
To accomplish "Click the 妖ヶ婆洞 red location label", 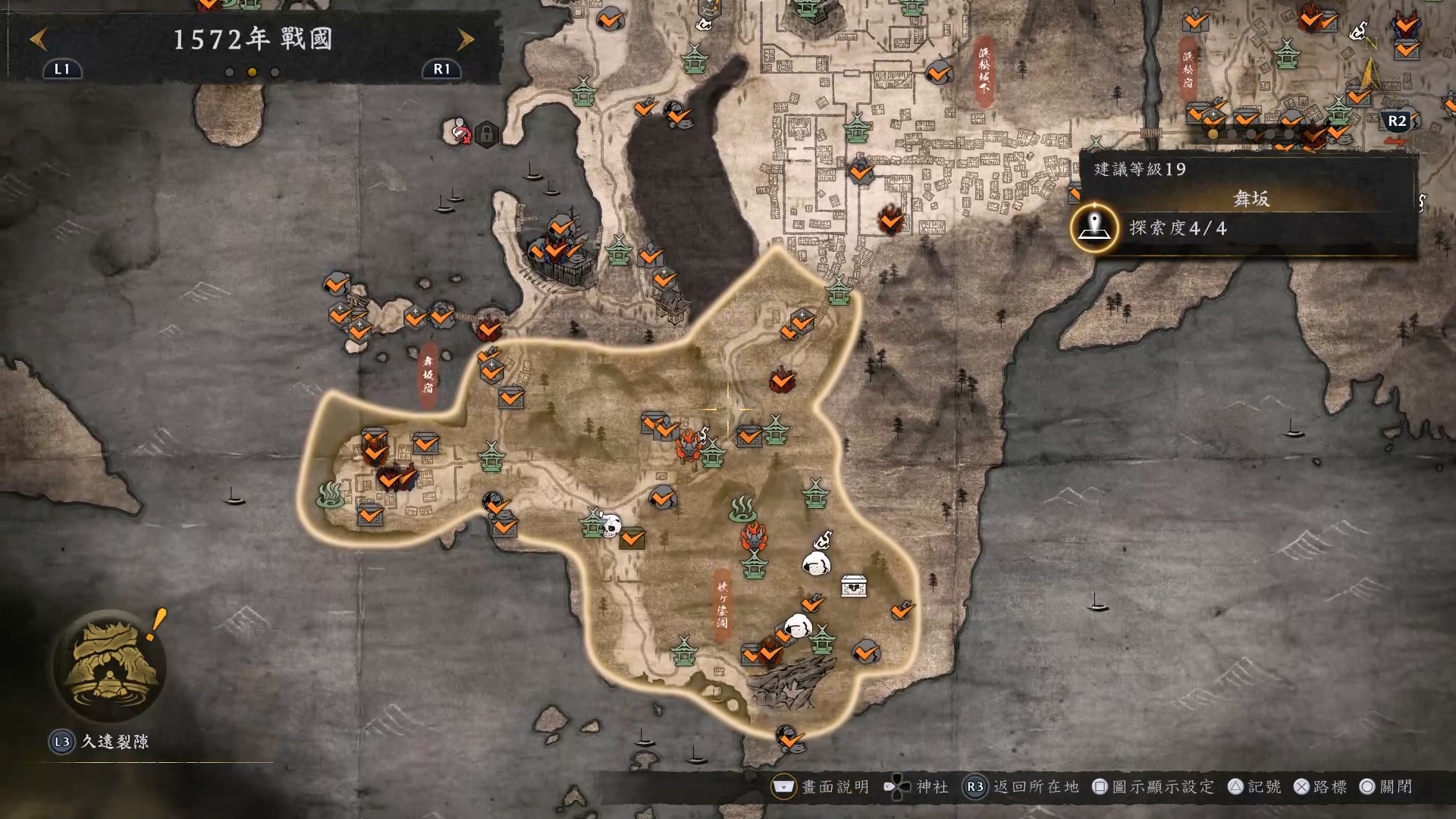I will pos(722,604).
